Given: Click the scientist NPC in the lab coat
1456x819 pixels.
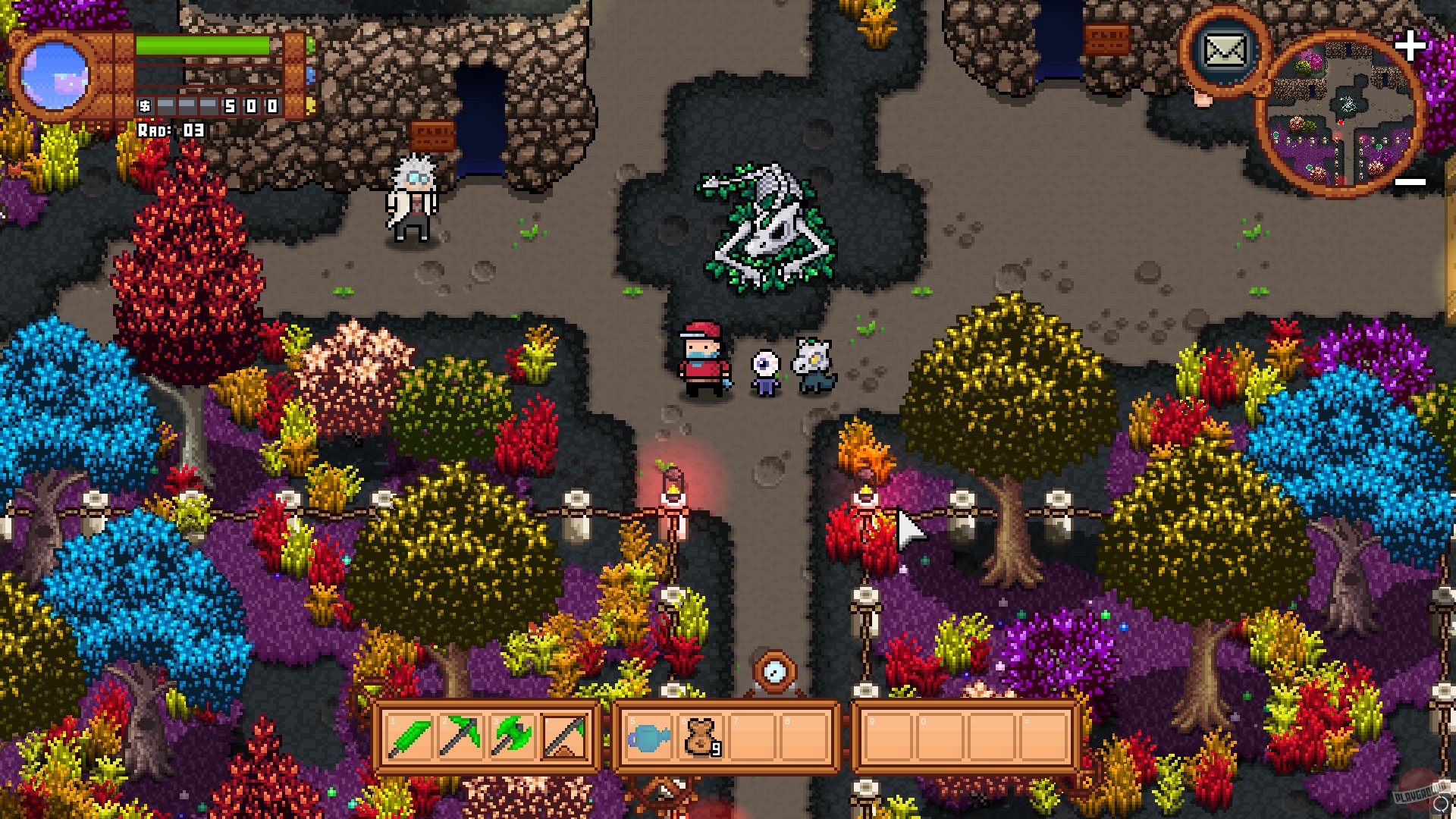Looking at the screenshot, I should (x=413, y=197).
